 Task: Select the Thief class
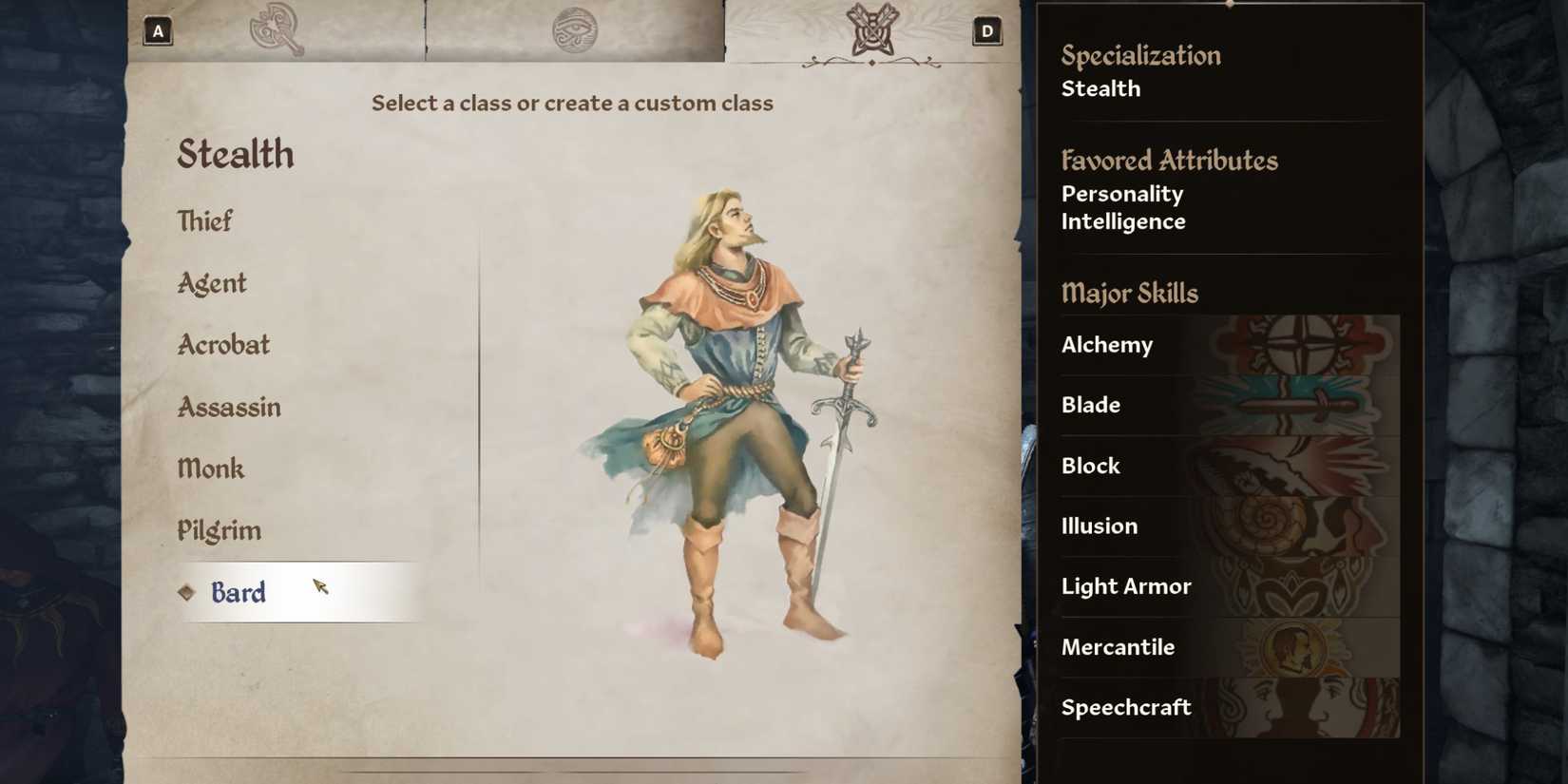204,220
